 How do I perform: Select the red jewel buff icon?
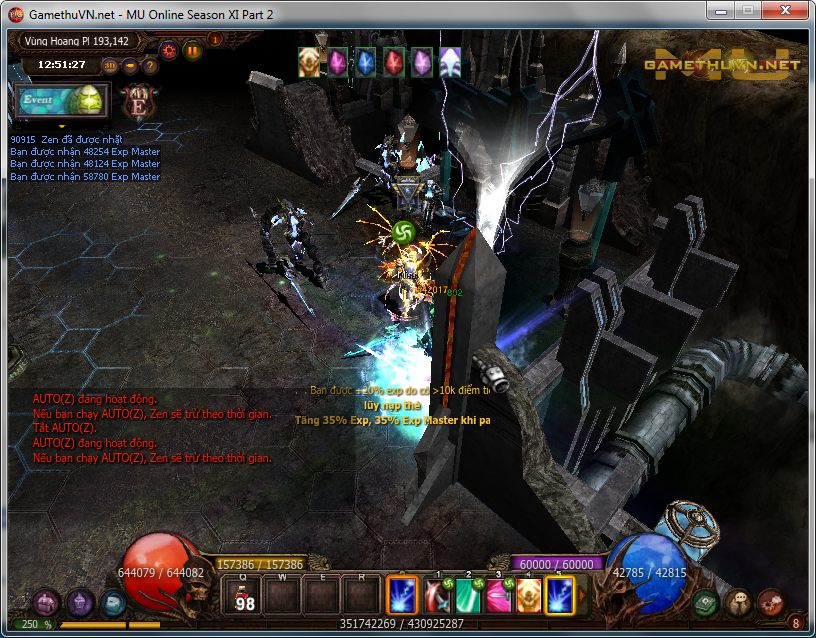click(394, 62)
